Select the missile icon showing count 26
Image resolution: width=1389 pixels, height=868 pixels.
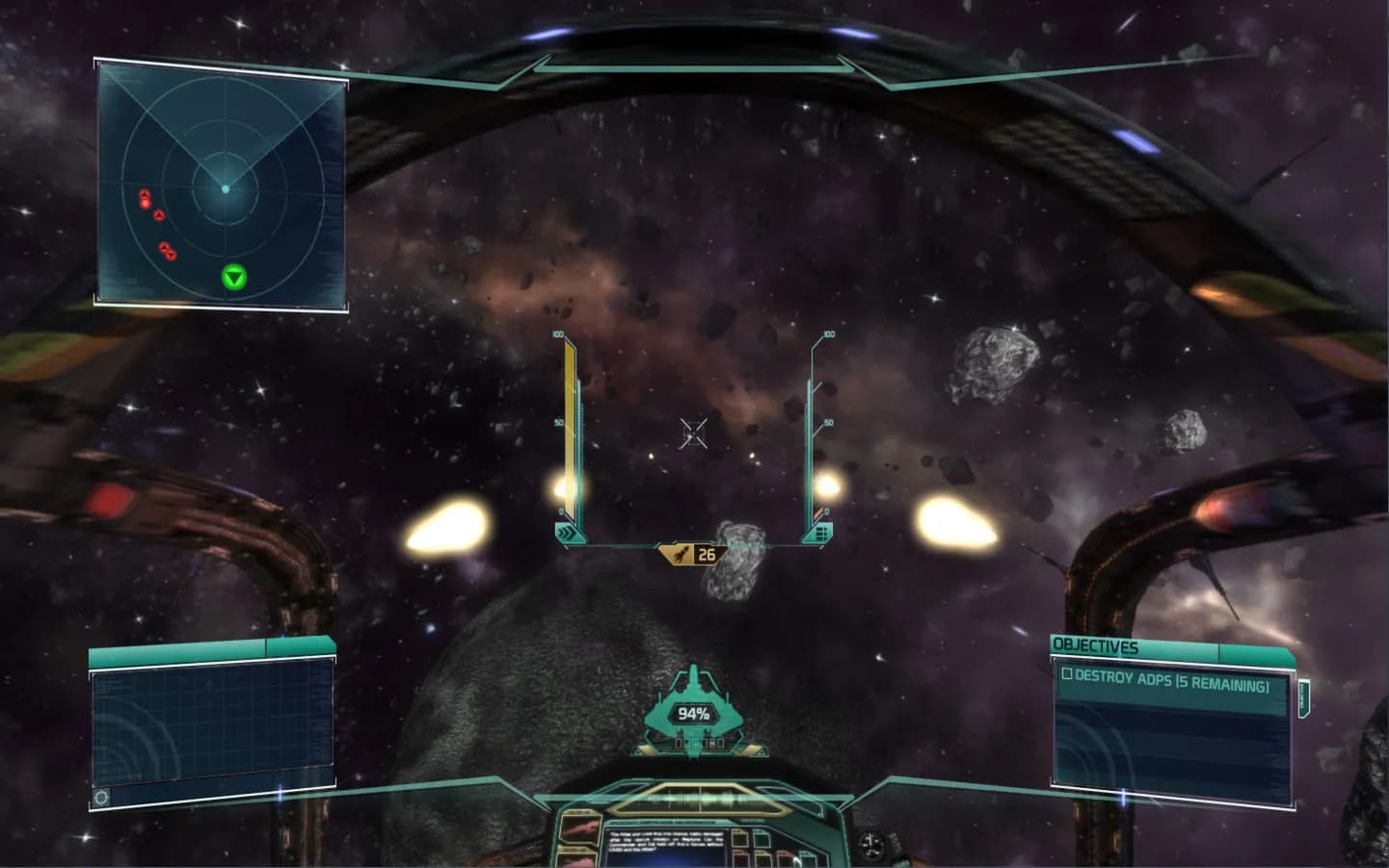pos(690,552)
